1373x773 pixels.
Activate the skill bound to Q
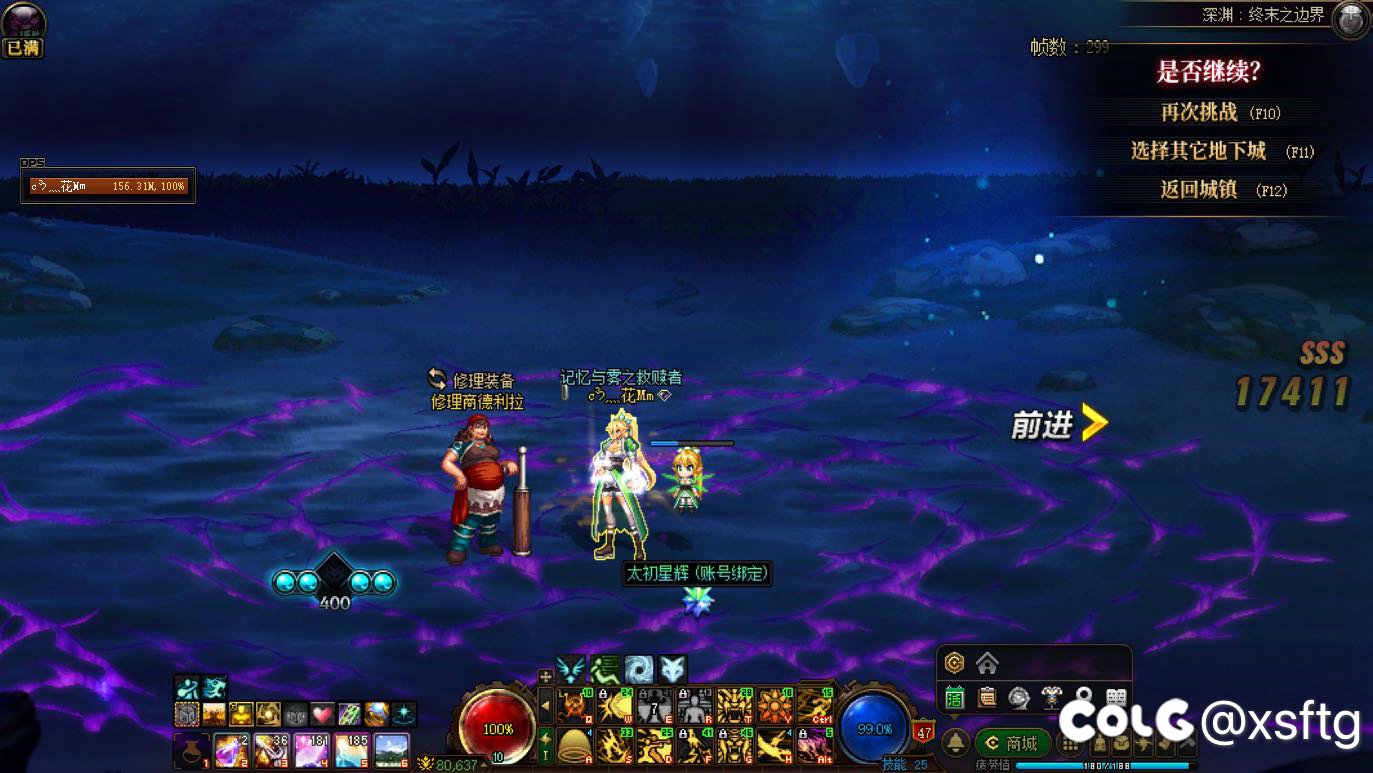coord(575,706)
